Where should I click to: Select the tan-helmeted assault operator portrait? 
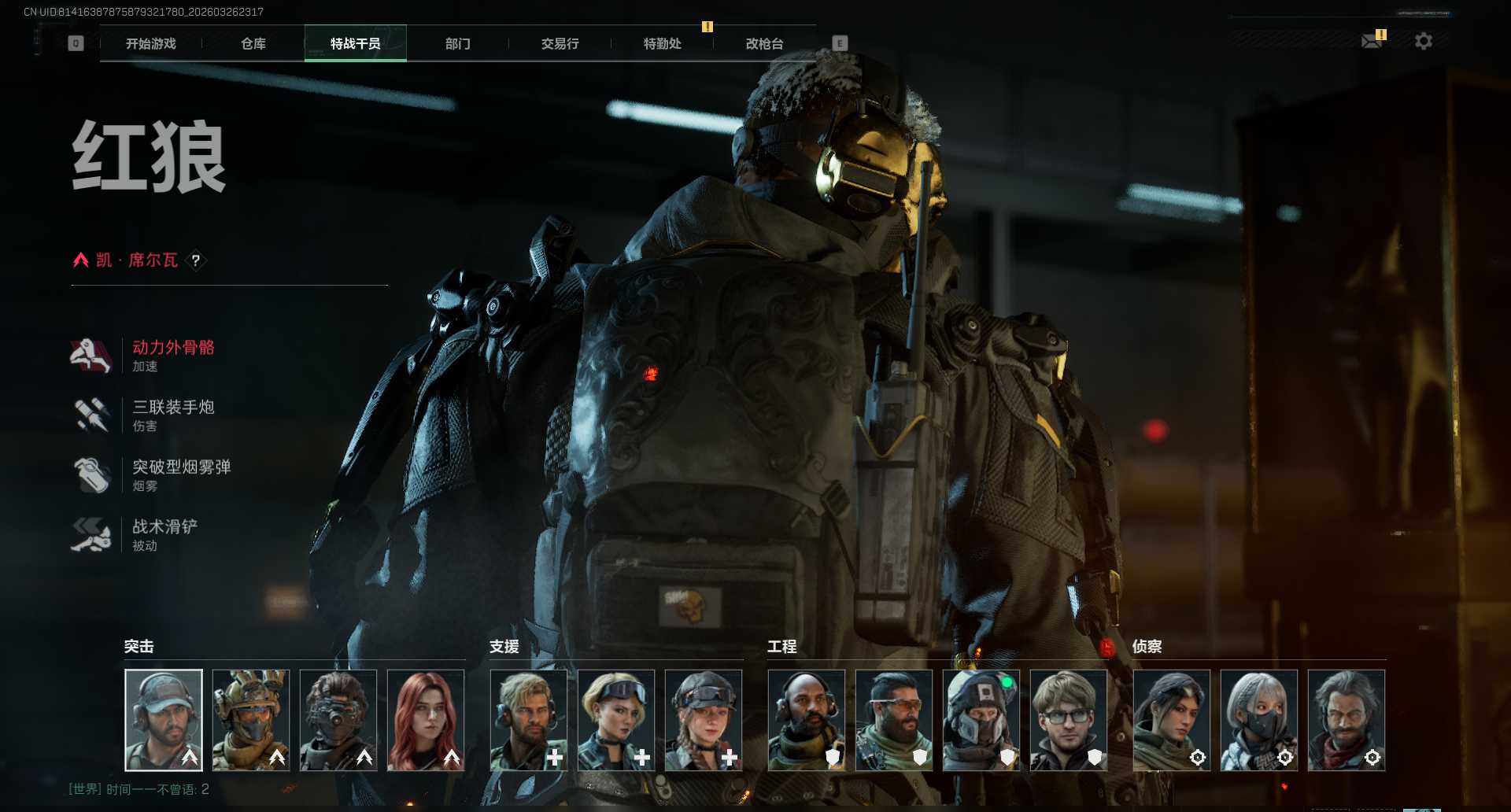251,720
